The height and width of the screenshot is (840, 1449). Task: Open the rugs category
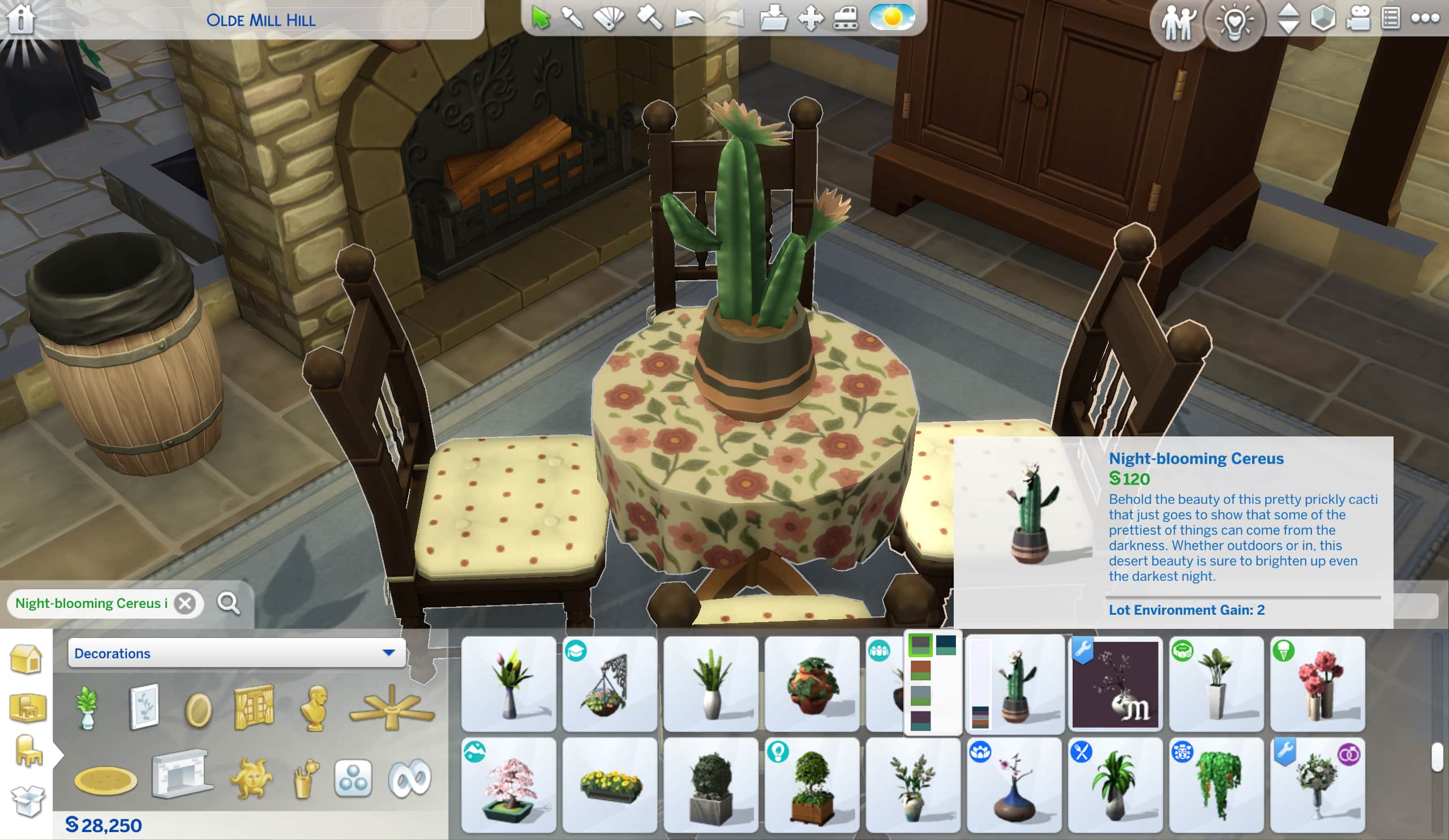tap(106, 779)
